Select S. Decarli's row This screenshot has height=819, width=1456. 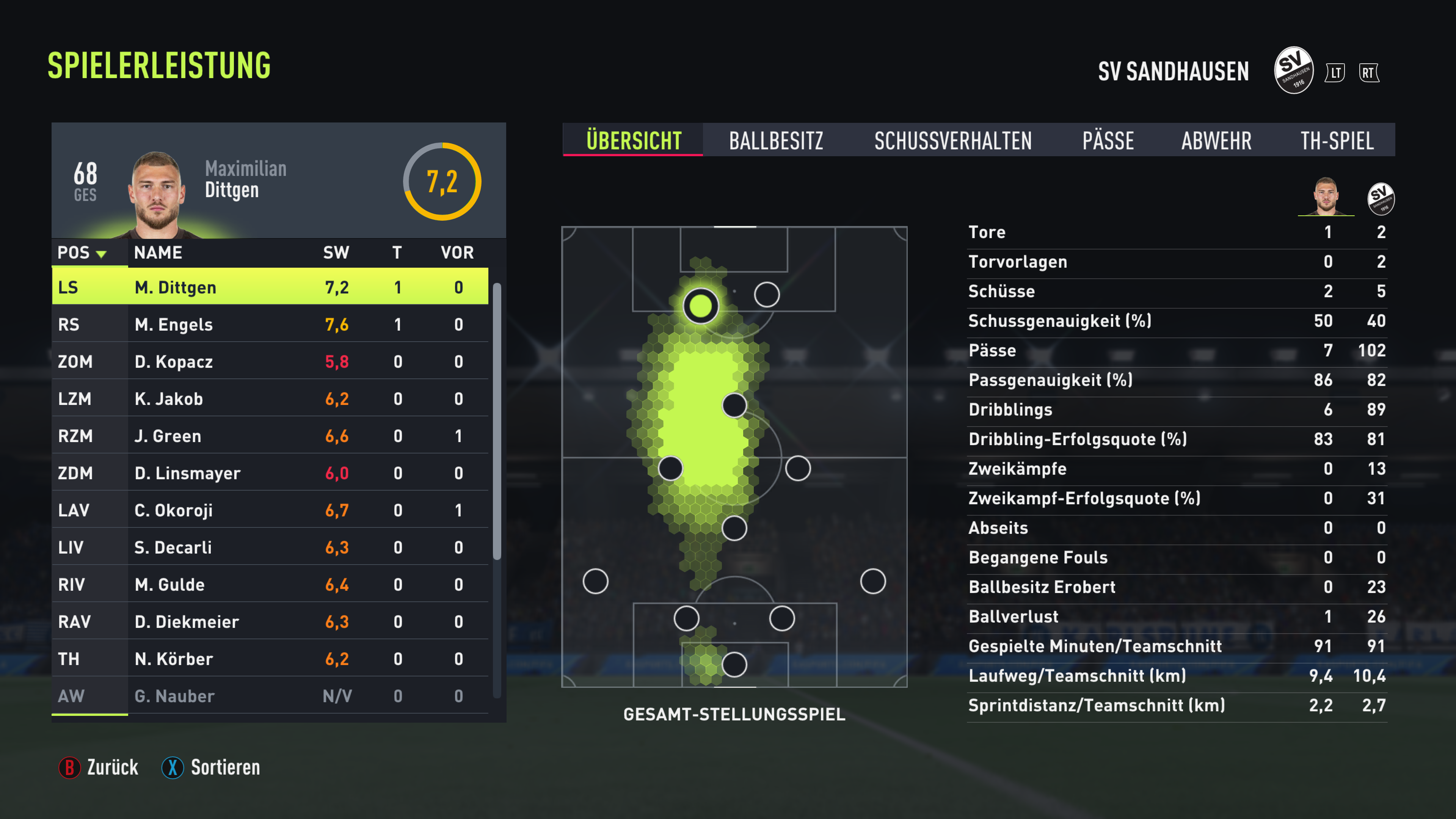270,547
